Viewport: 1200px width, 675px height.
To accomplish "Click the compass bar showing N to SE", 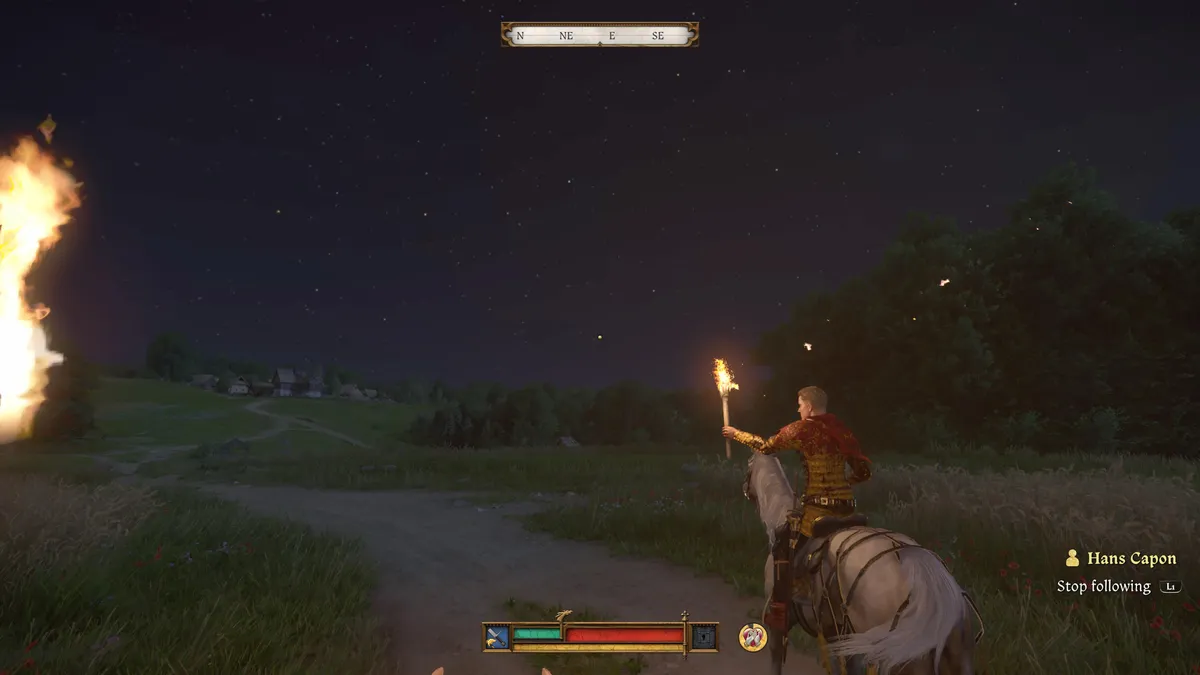I will (x=599, y=35).
